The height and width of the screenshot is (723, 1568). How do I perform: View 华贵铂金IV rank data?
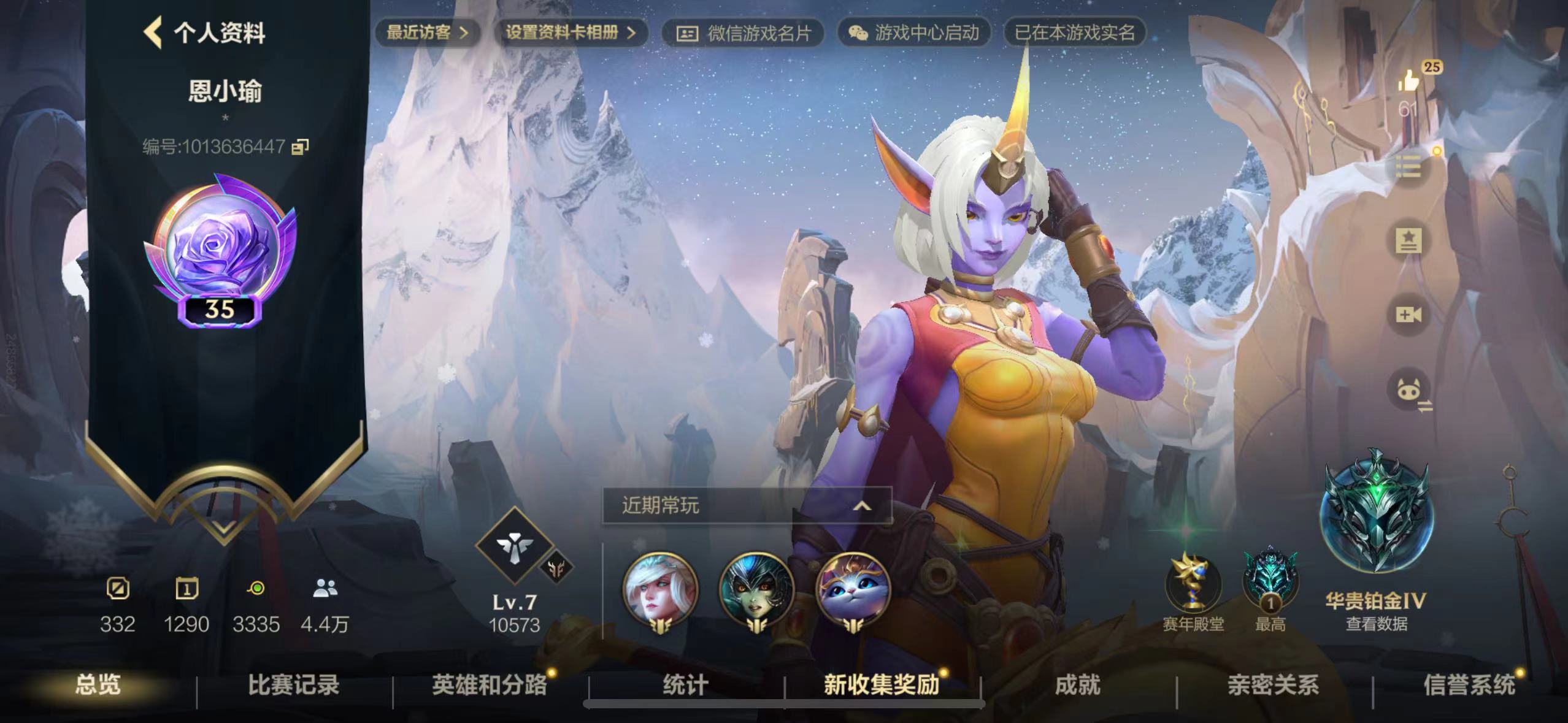(1376, 624)
